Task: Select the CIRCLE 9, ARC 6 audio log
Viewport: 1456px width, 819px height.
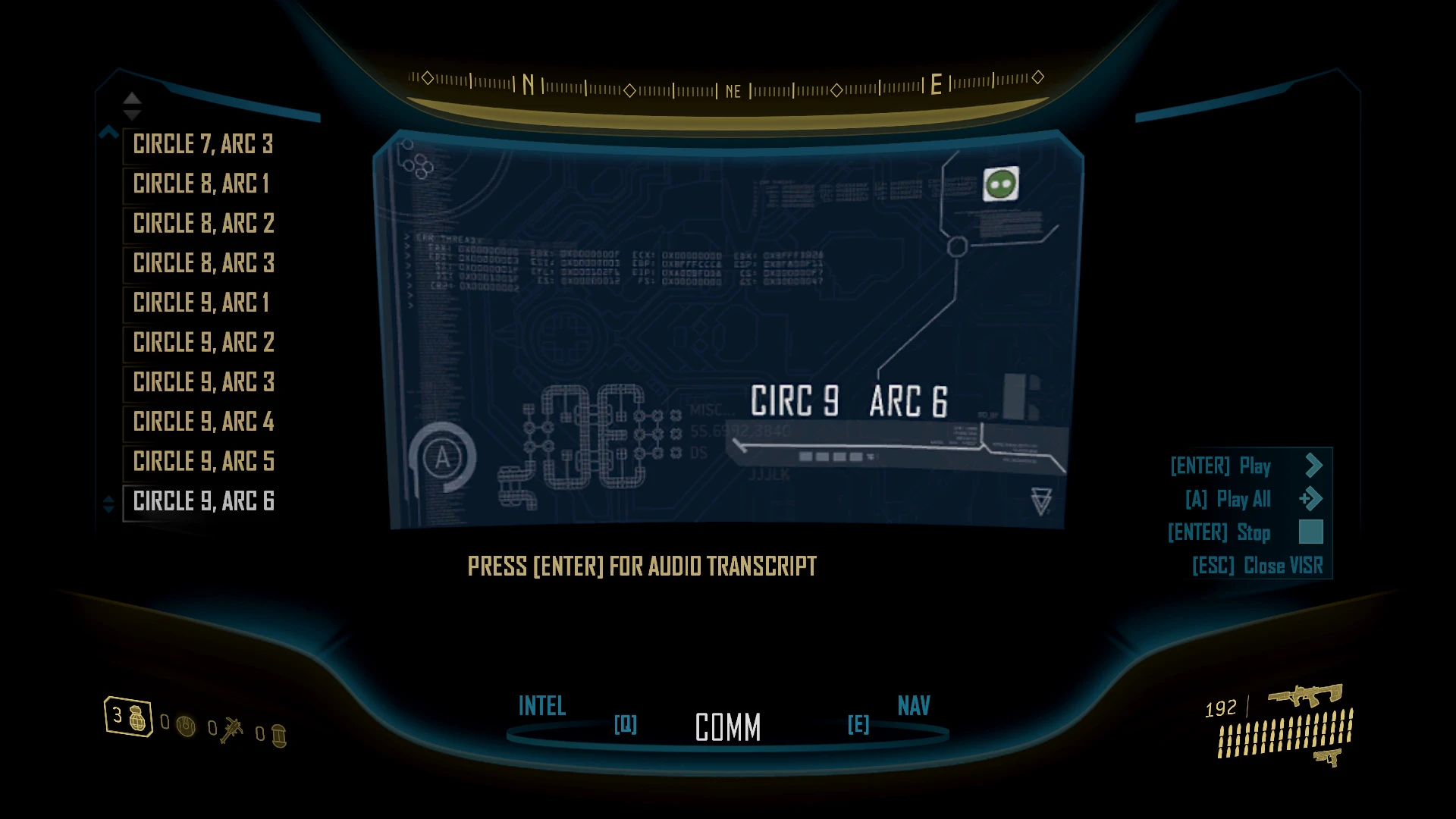Action: point(203,501)
